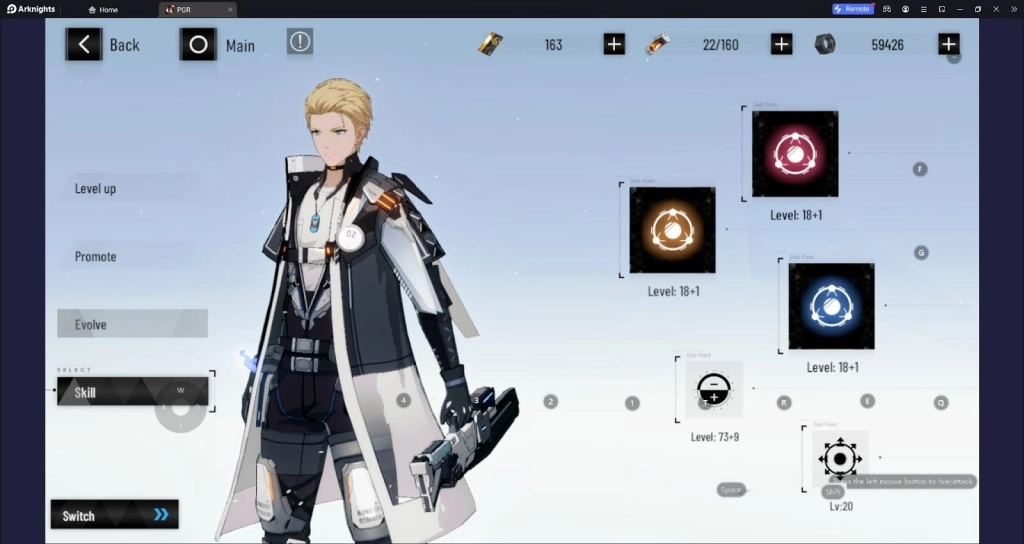The height and width of the screenshot is (544, 1024).
Task: Return to Main menu
Action: 218,45
